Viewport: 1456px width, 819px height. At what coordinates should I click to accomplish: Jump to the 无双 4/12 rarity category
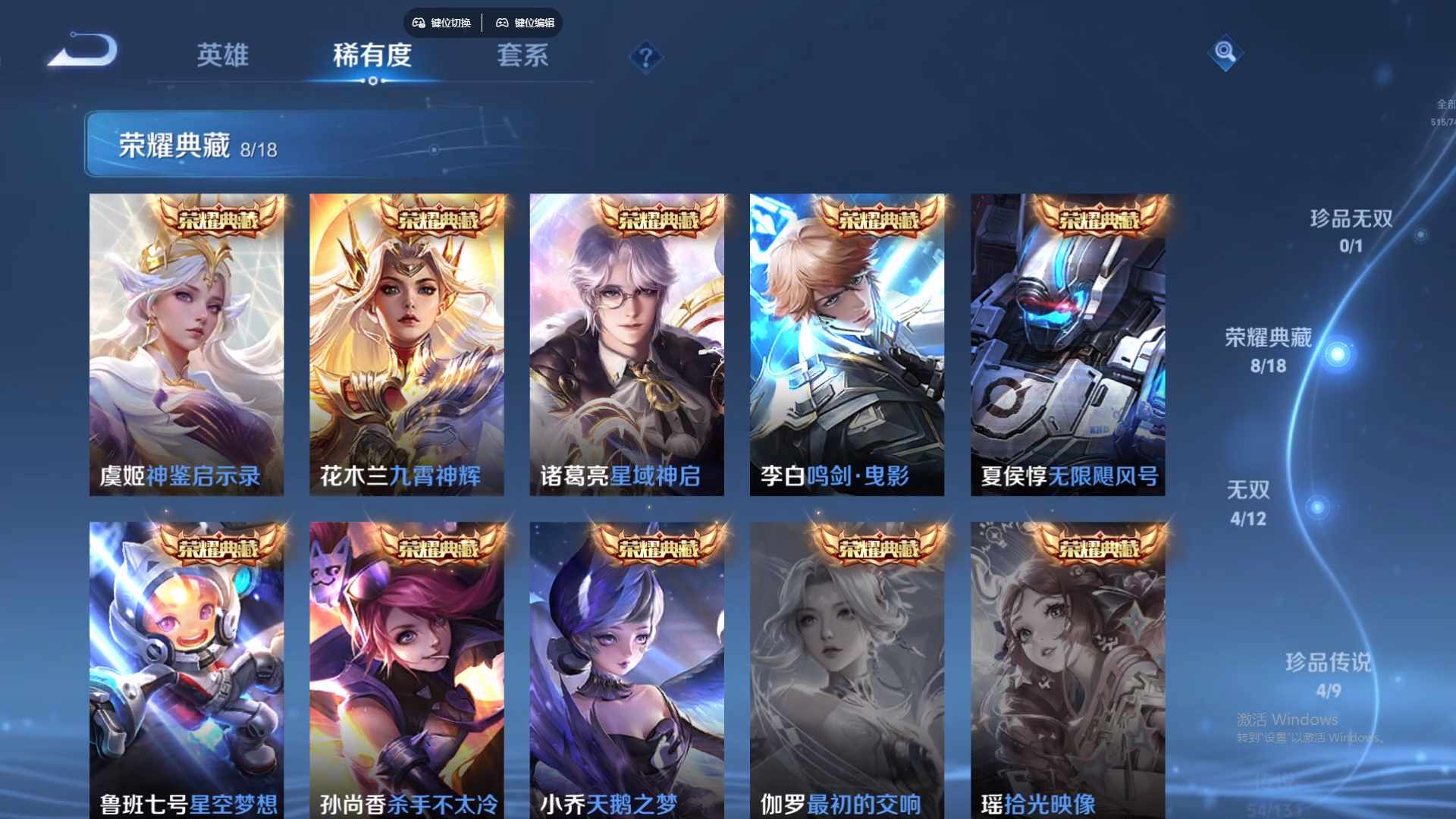tap(1248, 503)
